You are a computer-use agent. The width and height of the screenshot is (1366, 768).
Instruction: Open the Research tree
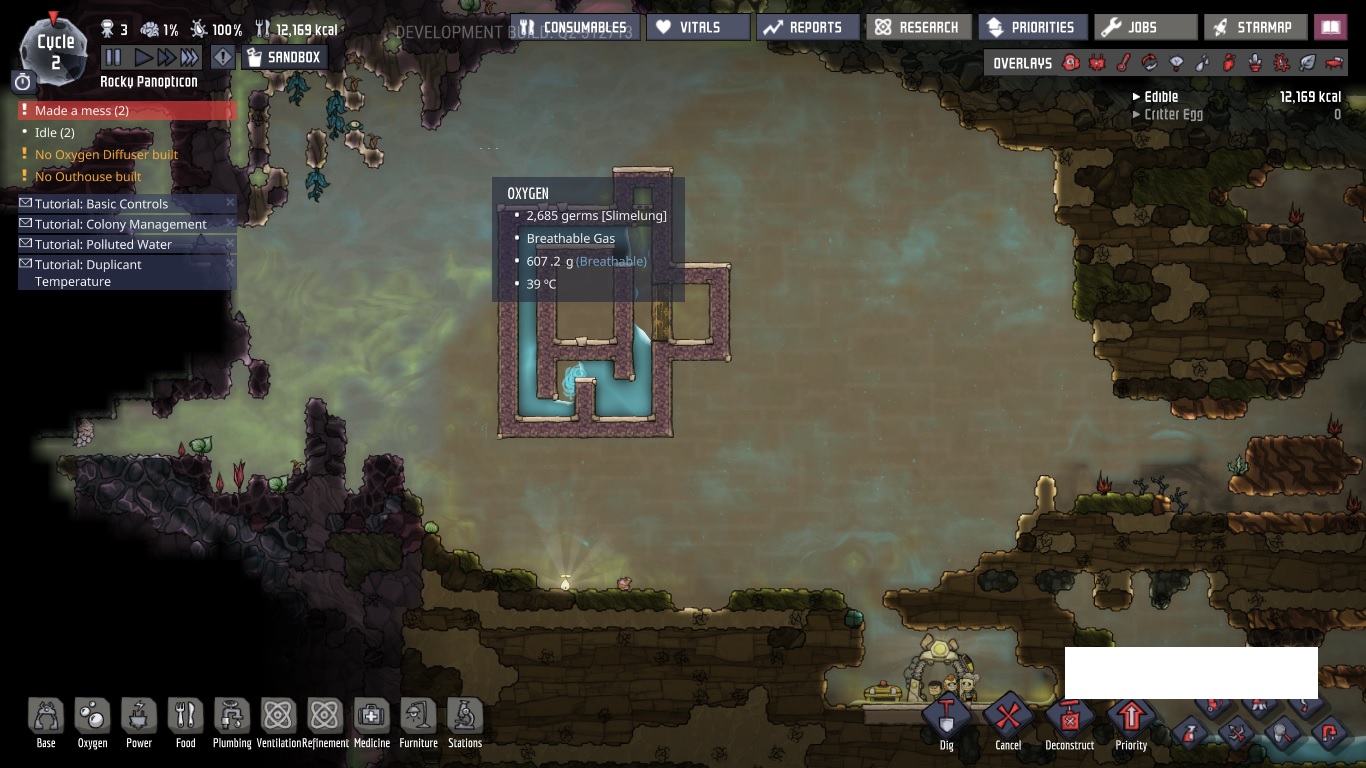(917, 28)
